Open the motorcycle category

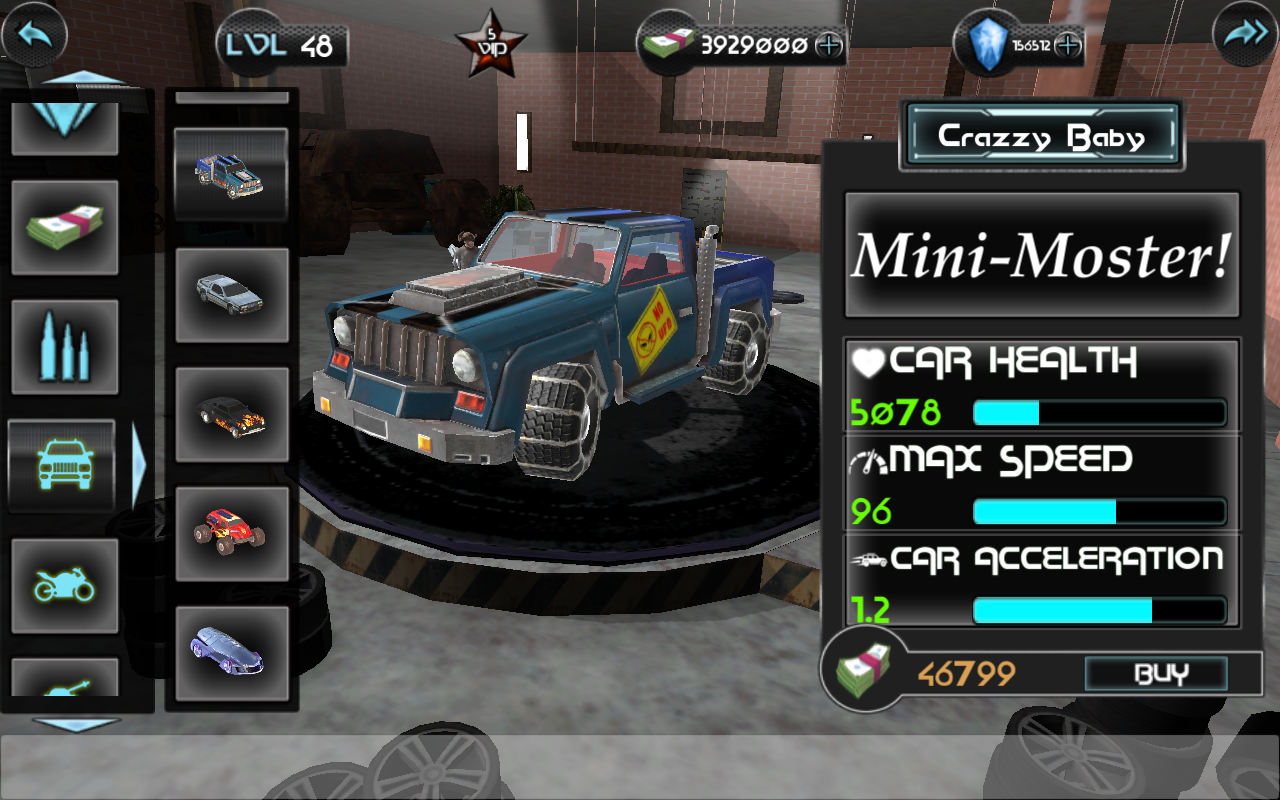[x=63, y=586]
